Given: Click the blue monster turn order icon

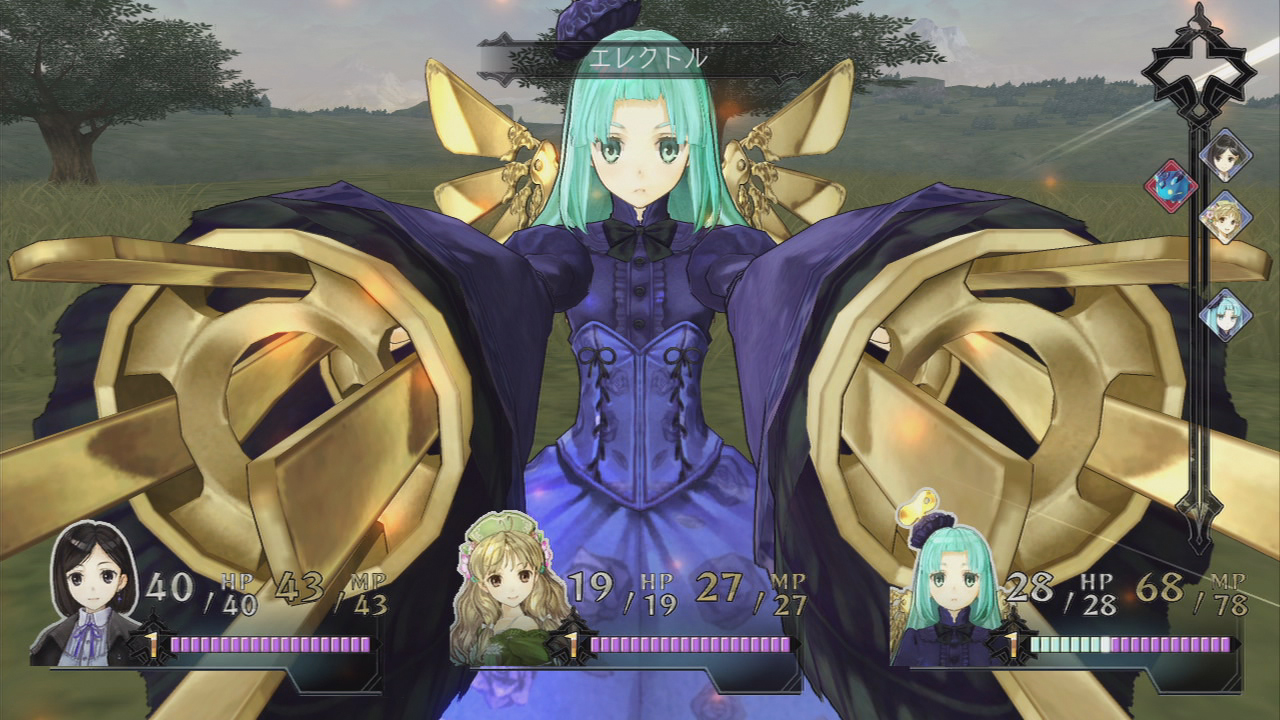Looking at the screenshot, I should [1170, 186].
